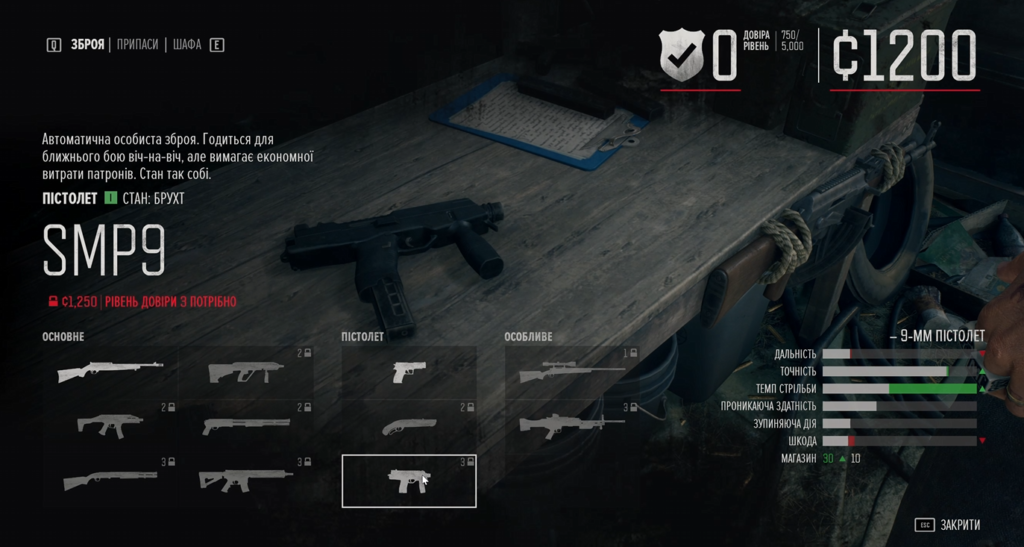Pick the pump shotgun locked at level 2

click(246, 425)
